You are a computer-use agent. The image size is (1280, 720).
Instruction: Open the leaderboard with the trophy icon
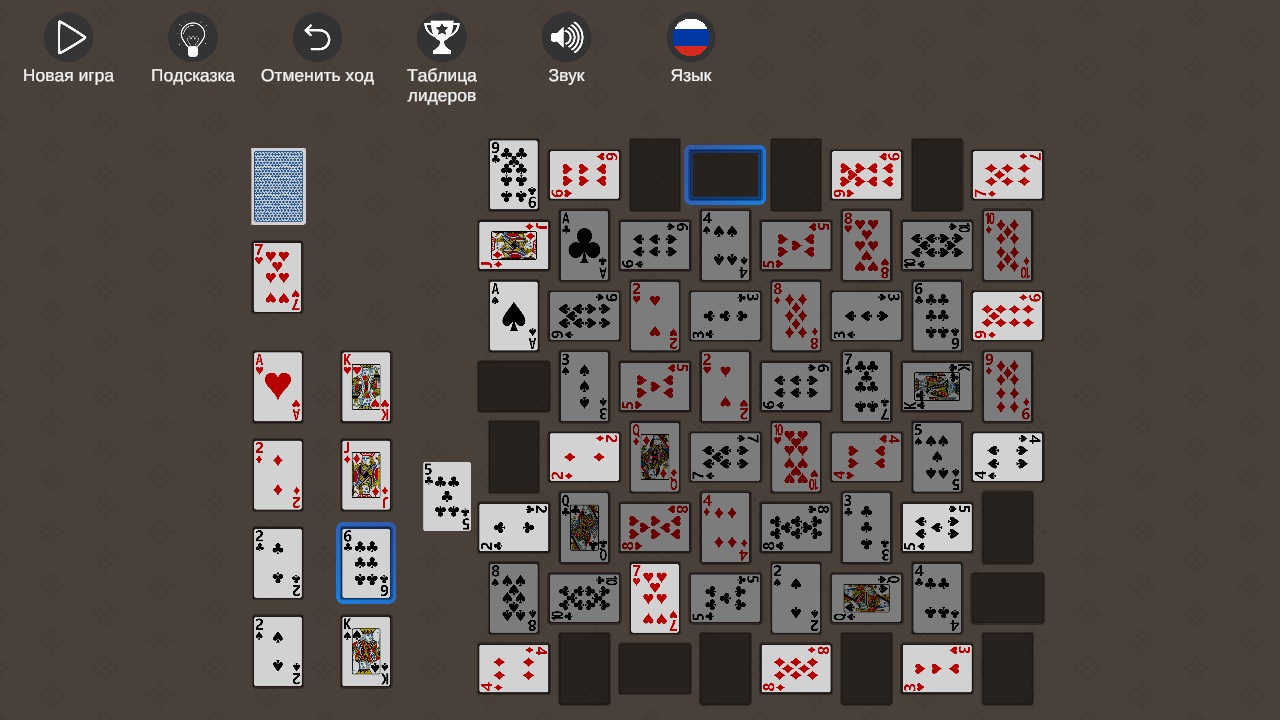pyautogui.click(x=441, y=38)
